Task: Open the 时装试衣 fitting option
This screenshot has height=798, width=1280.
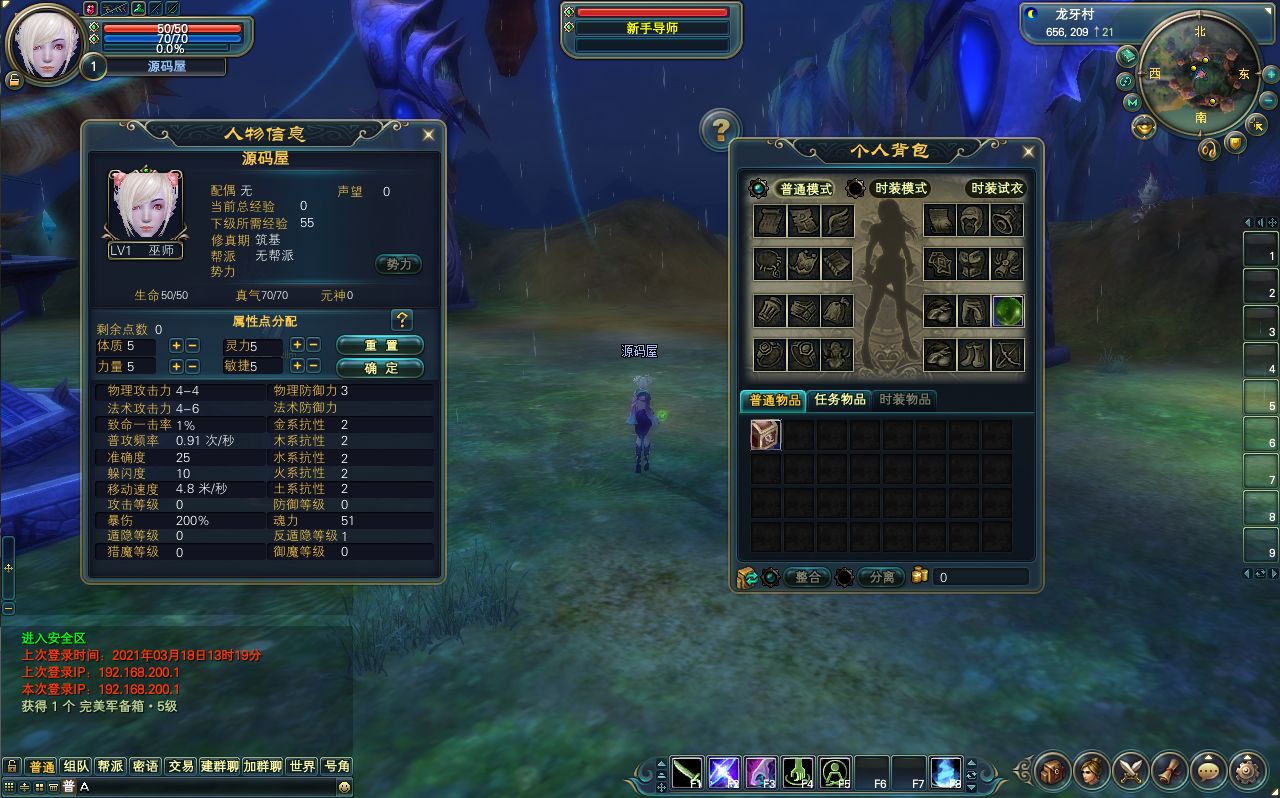Action: pyautogui.click(x=996, y=189)
